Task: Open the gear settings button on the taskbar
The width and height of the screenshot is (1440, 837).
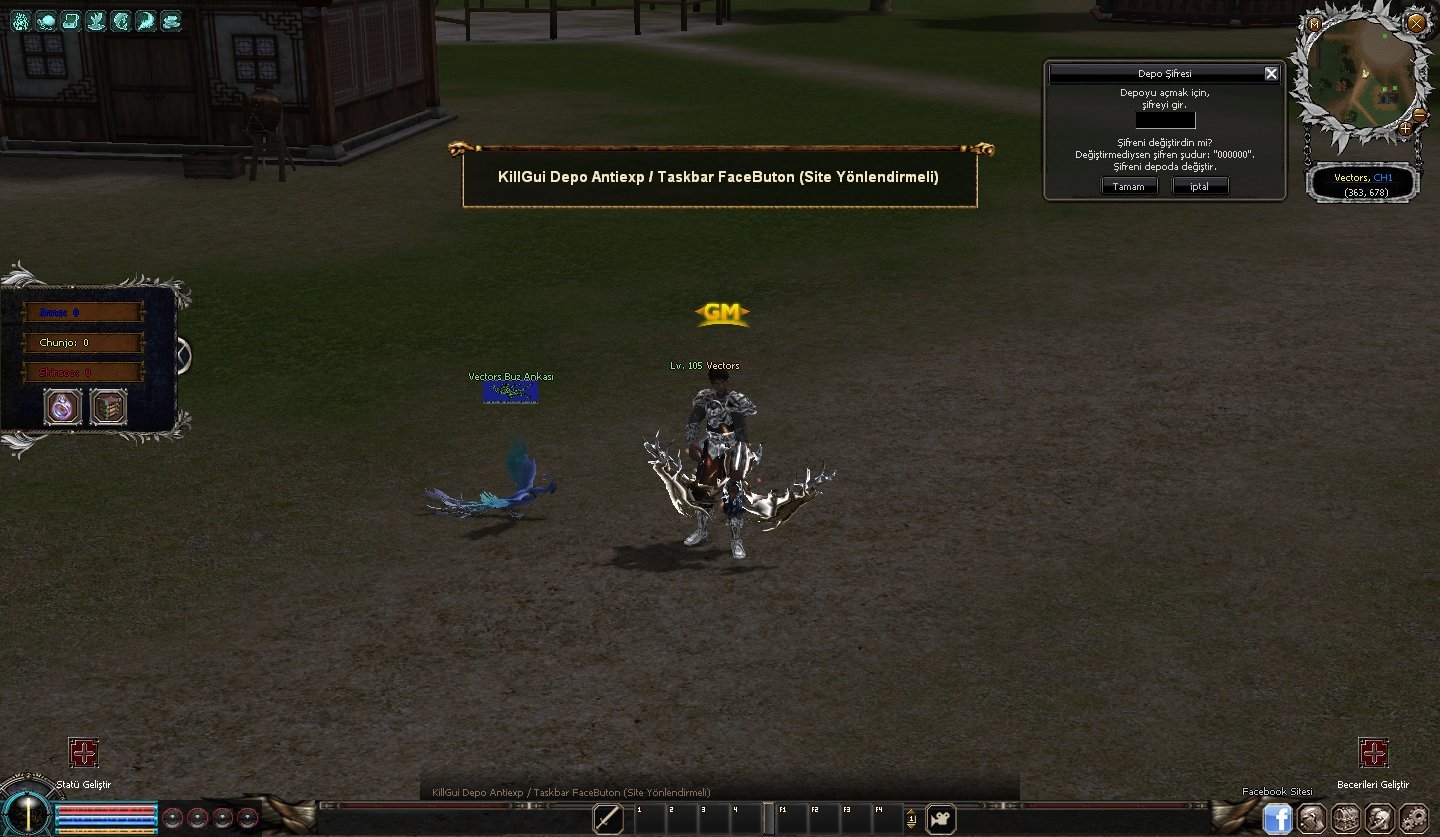Action: 1413,818
